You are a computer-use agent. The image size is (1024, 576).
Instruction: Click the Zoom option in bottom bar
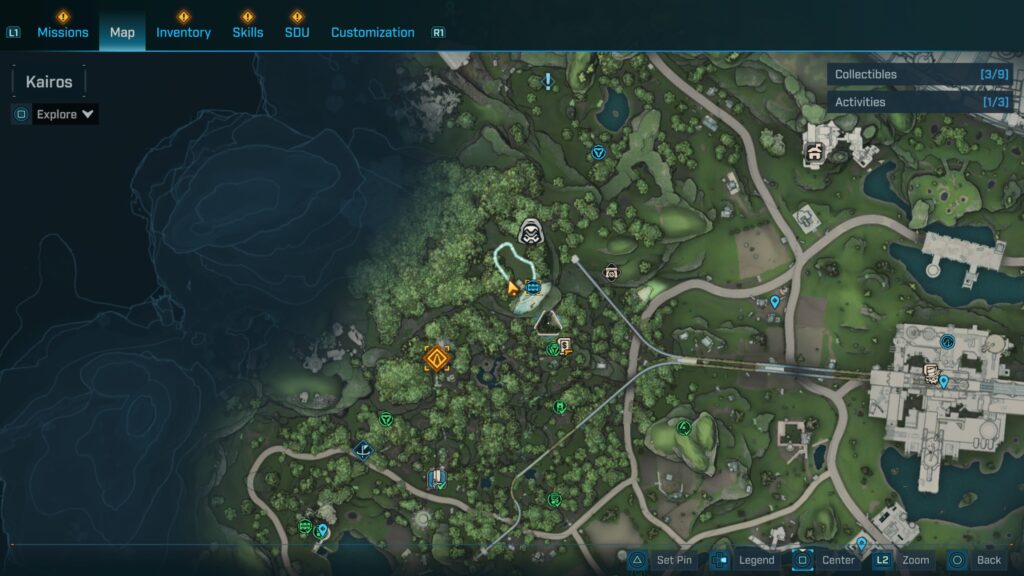point(903,560)
